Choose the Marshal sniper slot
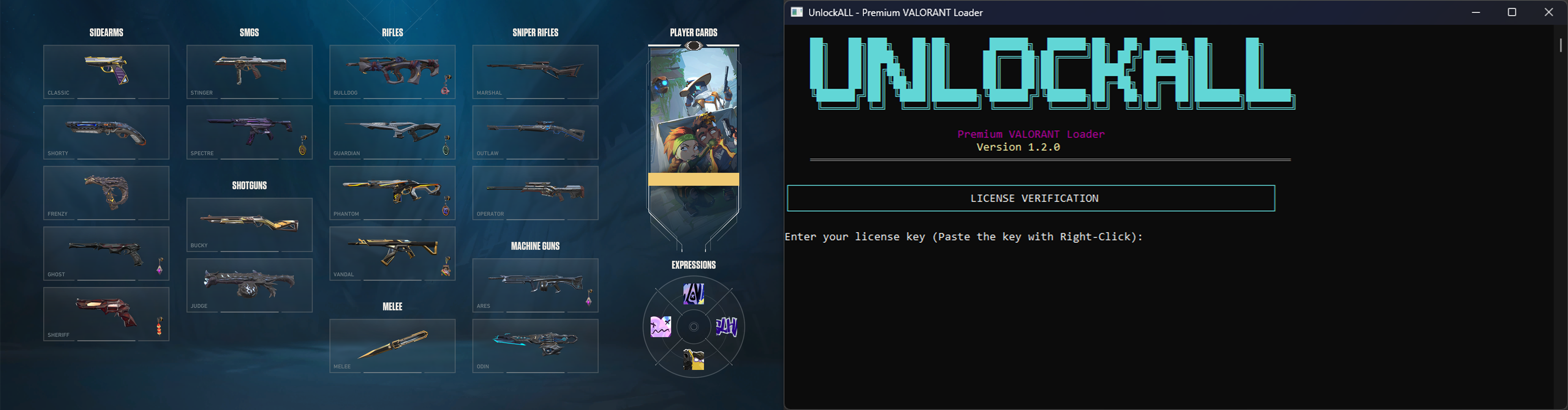This screenshot has height=410, width=1568. (x=535, y=71)
